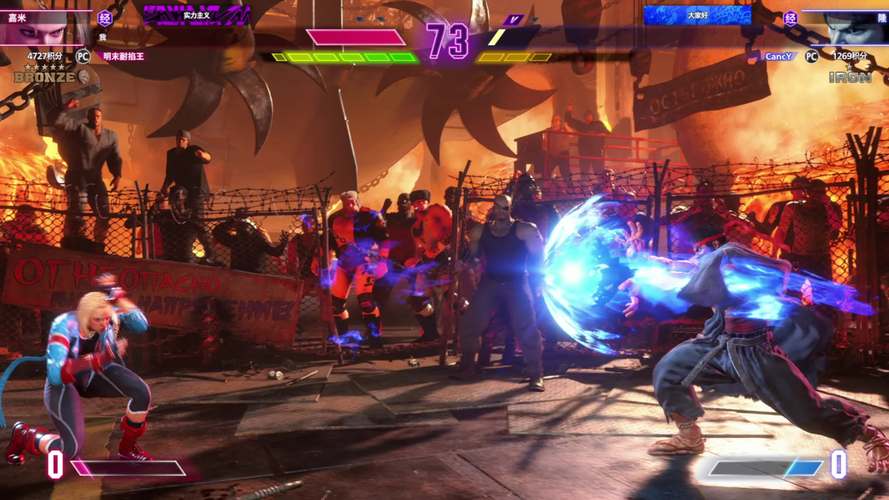Select the blue 大家好 title plate

coord(696,15)
